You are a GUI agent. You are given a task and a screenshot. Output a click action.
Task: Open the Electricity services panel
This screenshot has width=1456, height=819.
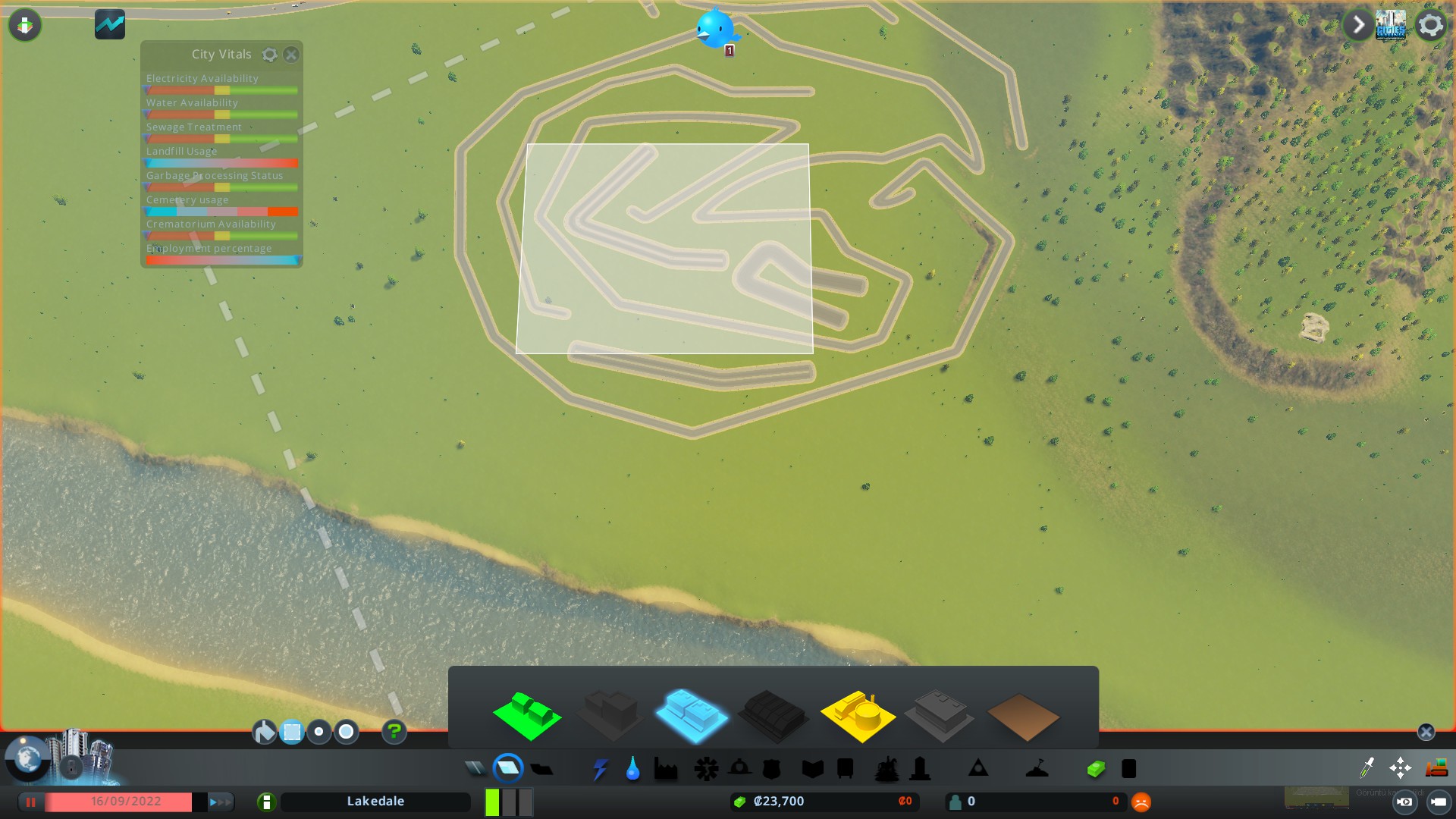(x=601, y=768)
